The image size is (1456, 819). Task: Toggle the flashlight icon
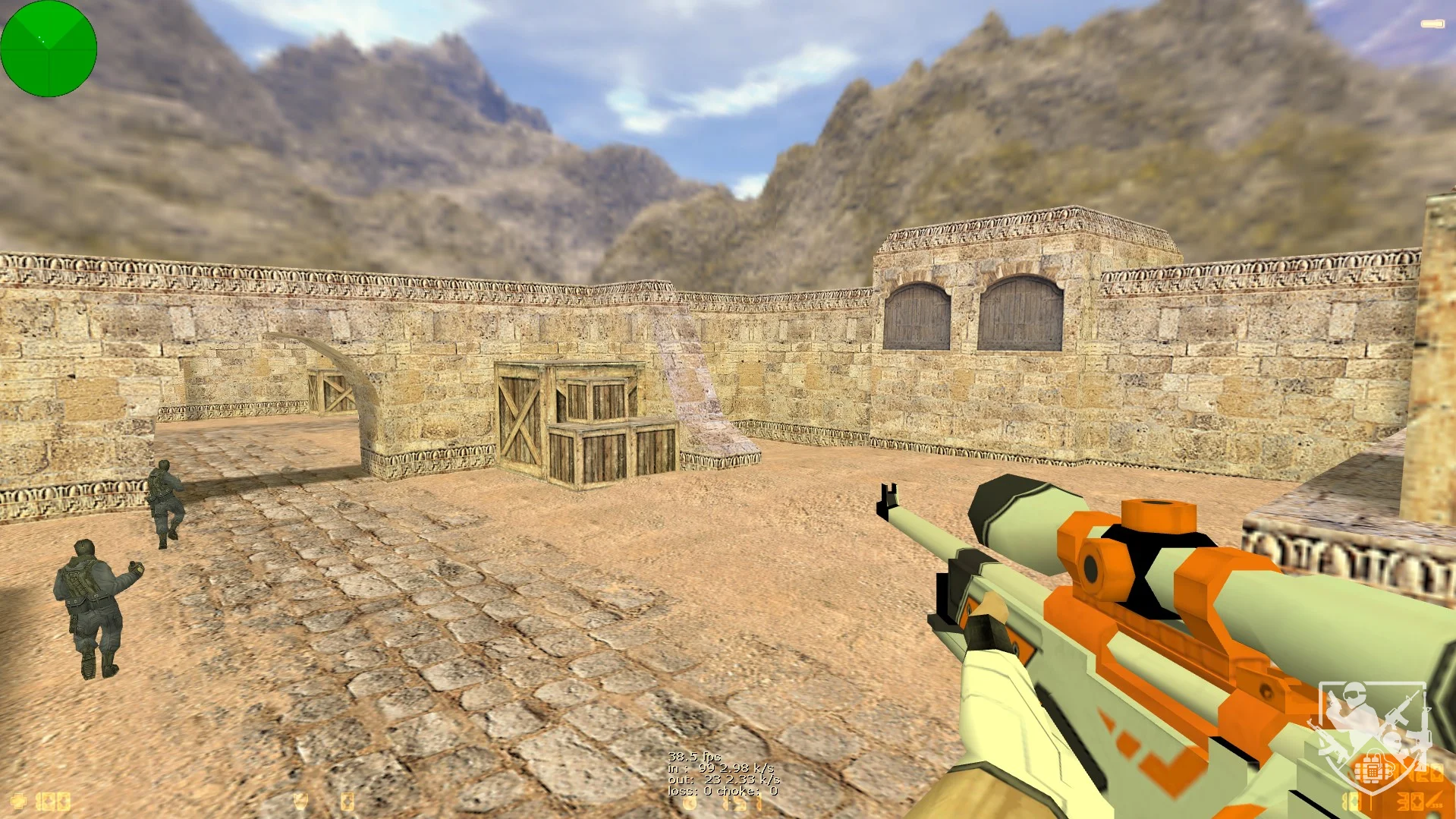pyautogui.click(x=1432, y=24)
